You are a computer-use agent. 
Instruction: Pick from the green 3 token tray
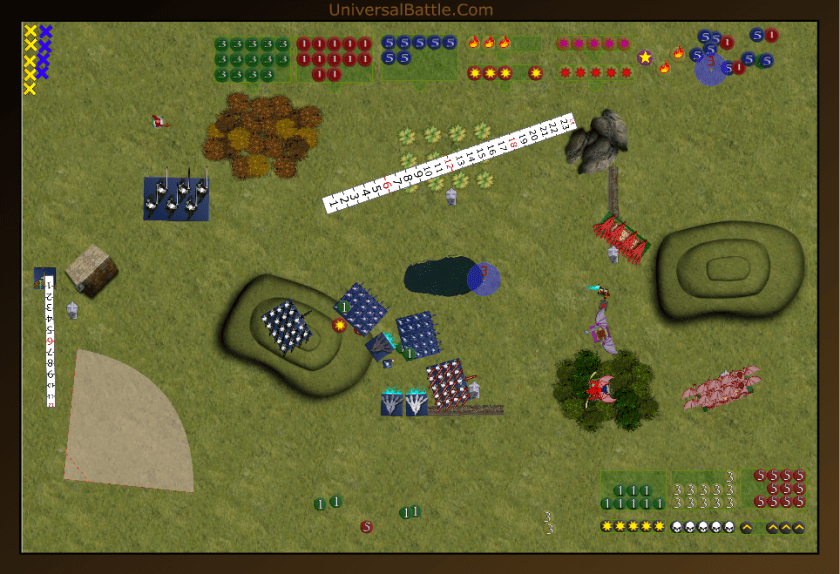[251, 59]
